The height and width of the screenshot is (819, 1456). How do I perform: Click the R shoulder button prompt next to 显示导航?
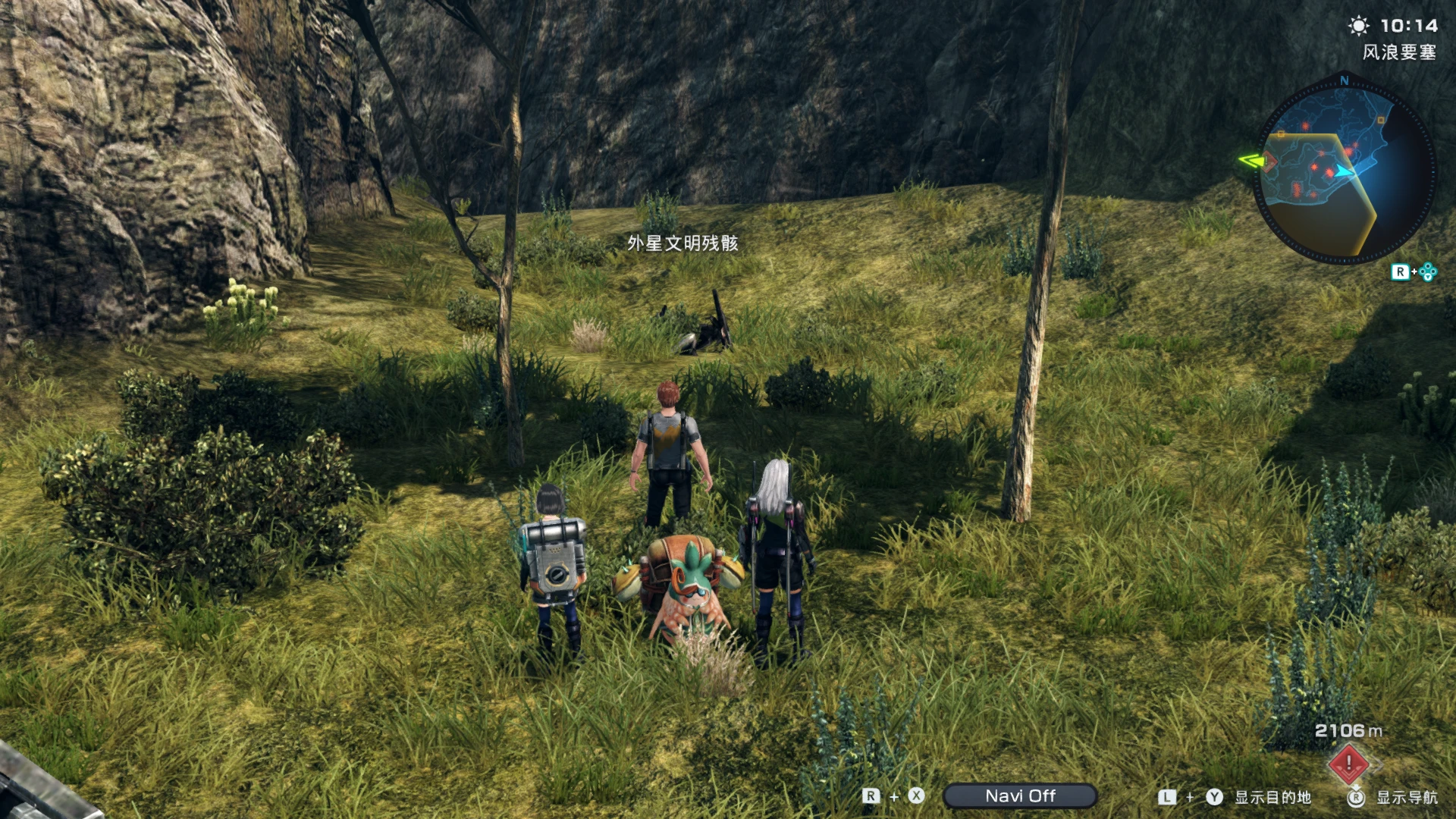[1357, 797]
